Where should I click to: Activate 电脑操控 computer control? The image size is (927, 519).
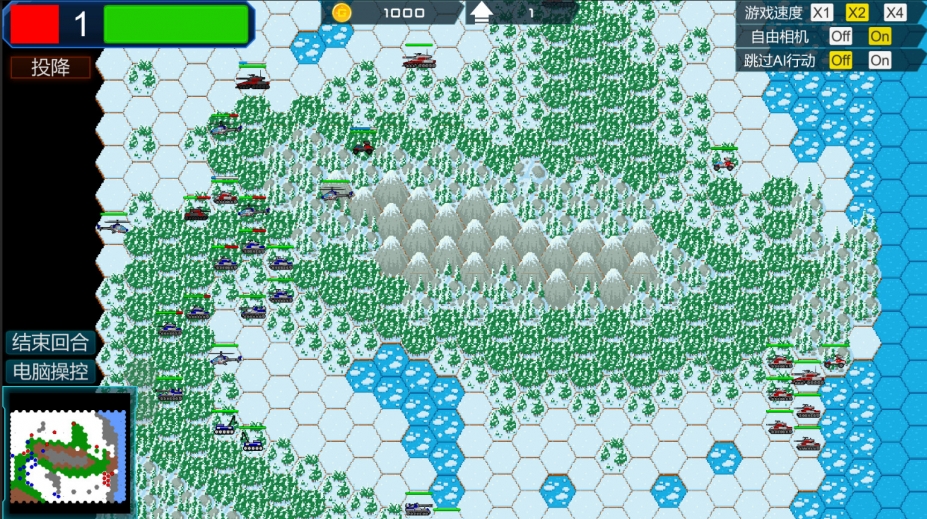pos(51,372)
